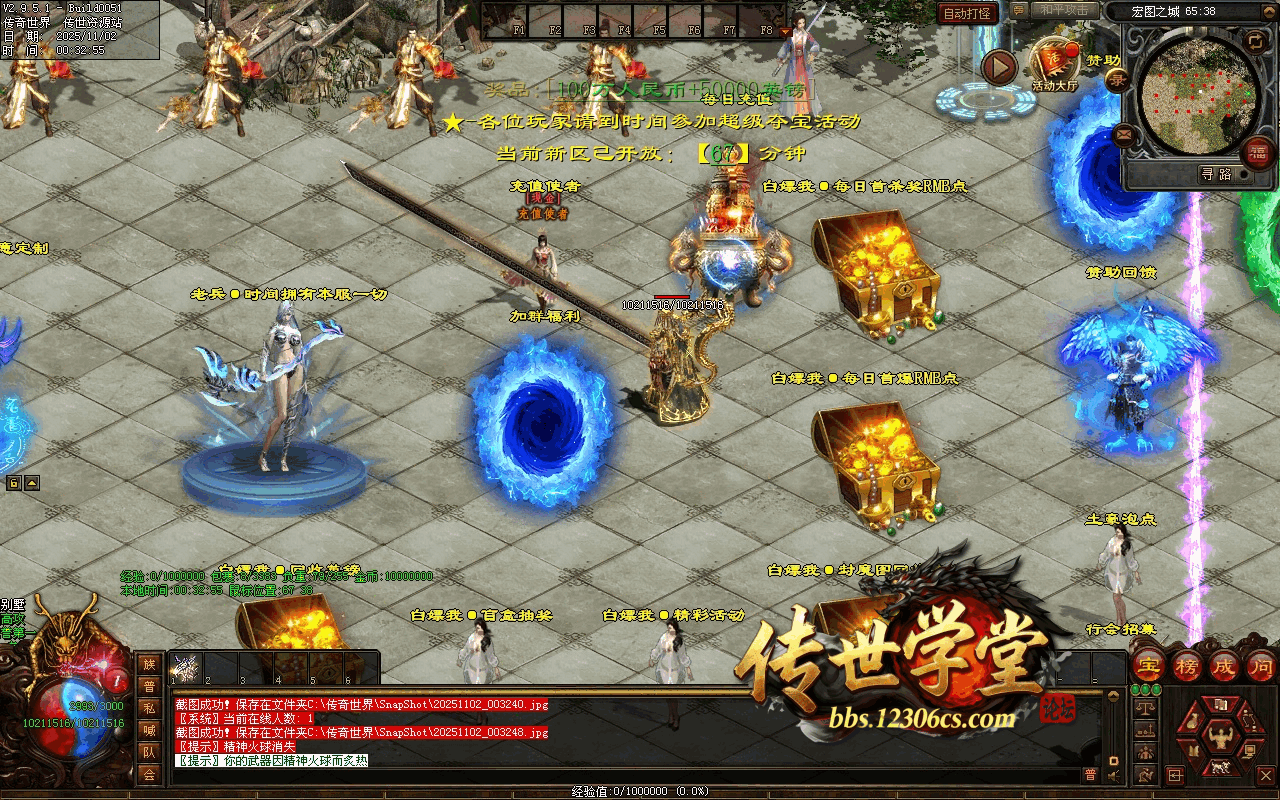Activate the 寻路 pathfinding button
This screenshot has height=800, width=1280.
[x=1216, y=174]
